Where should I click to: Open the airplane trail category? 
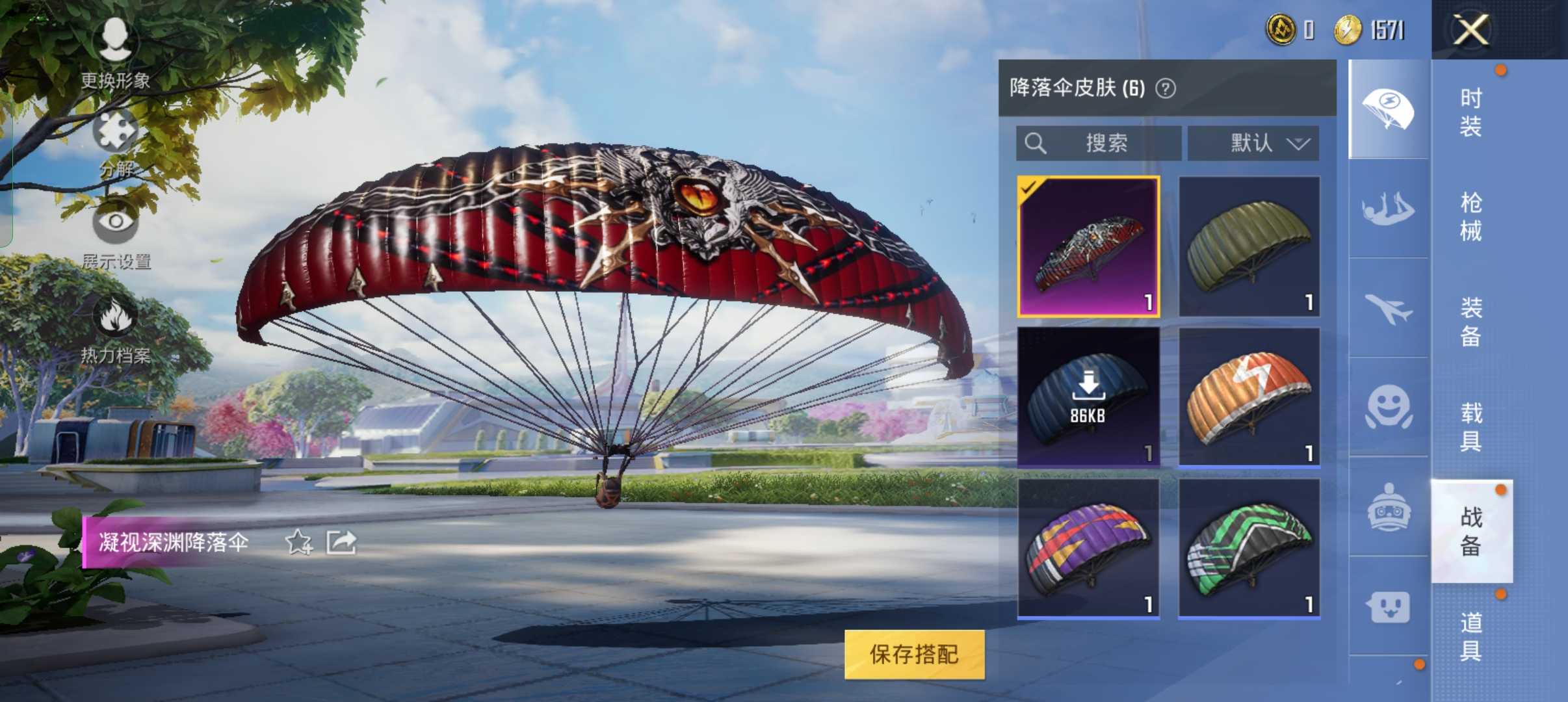[x=1390, y=312]
